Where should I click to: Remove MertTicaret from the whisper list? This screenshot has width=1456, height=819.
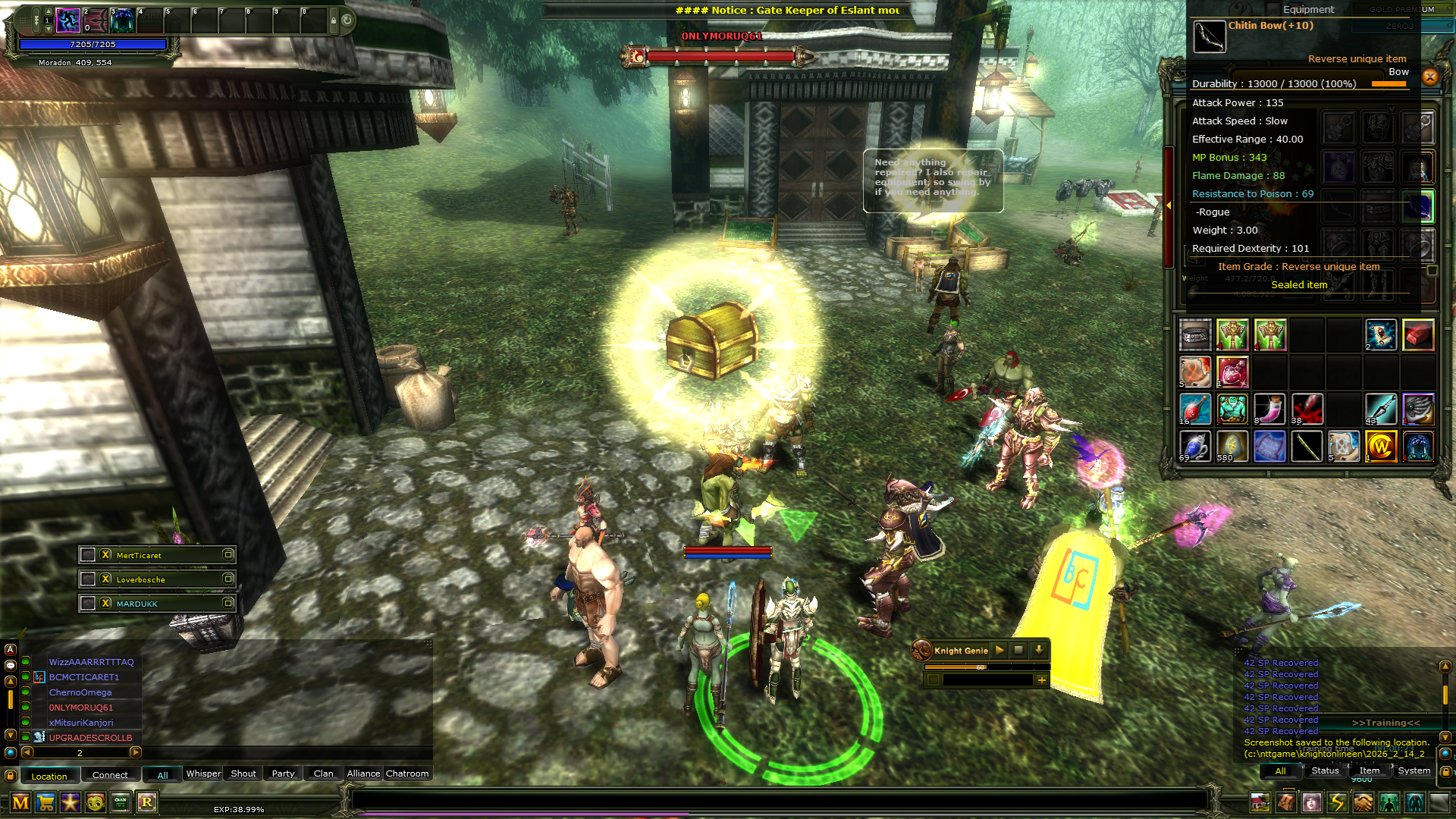point(106,555)
